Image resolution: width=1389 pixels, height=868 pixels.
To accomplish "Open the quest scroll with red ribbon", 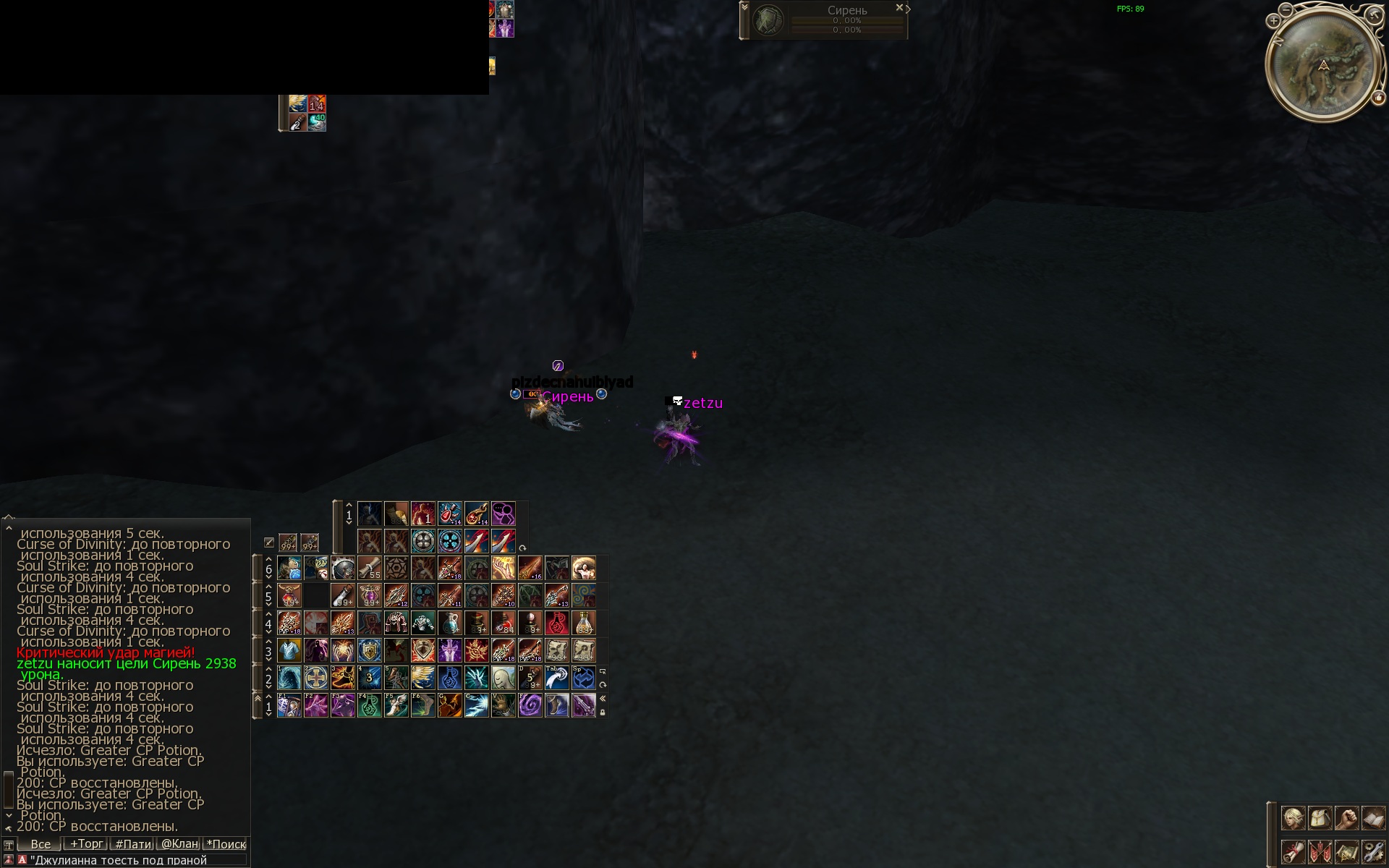I will 1293,851.
